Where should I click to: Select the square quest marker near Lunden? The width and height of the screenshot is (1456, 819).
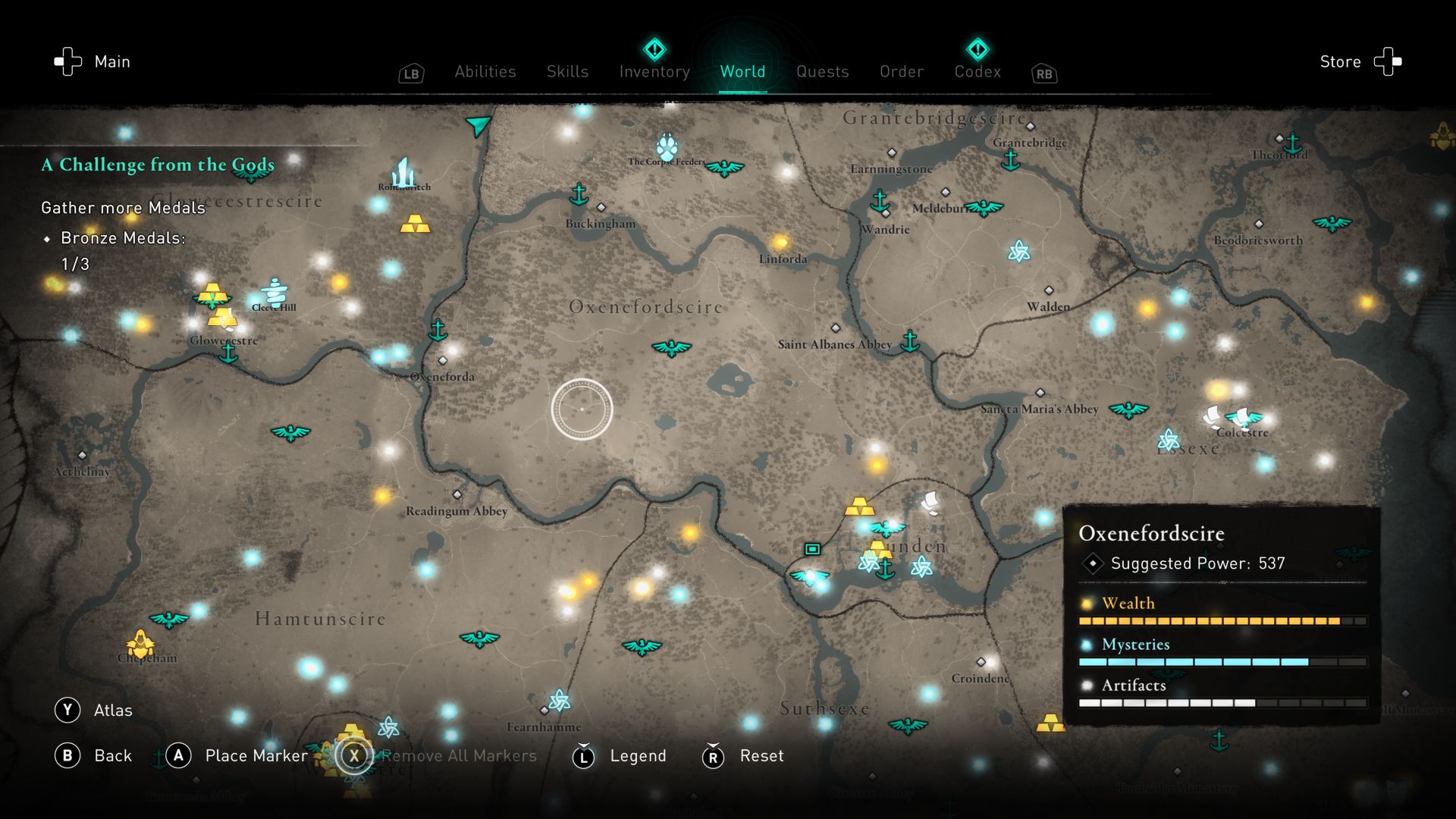tap(812, 548)
